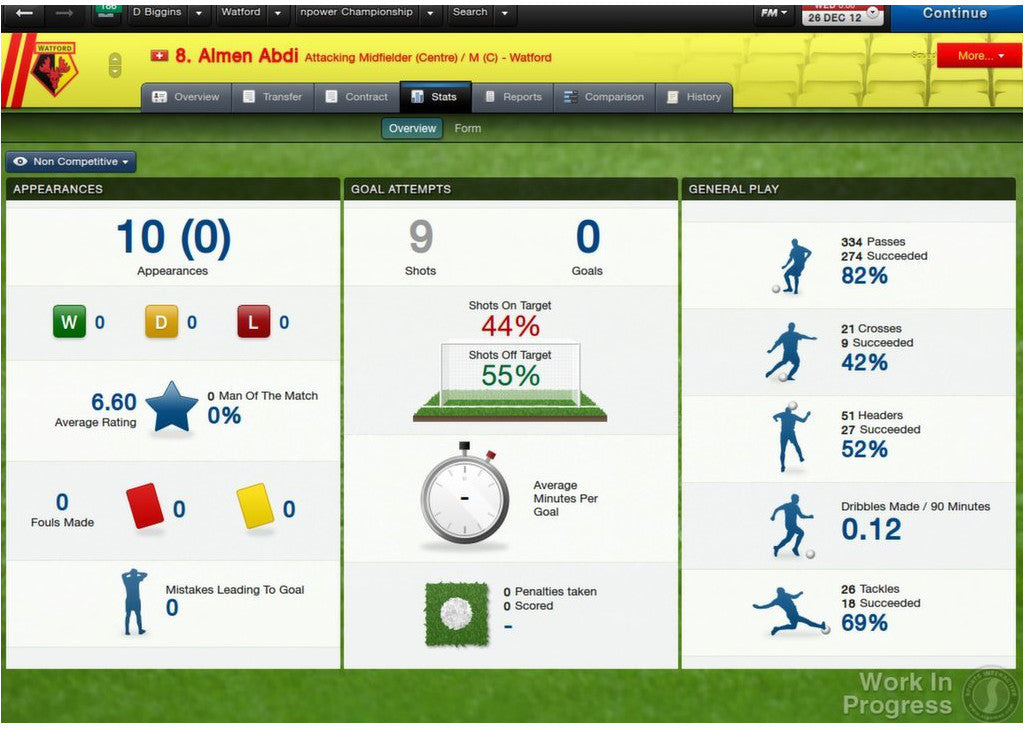
Task: View the History tab
Action: click(x=694, y=97)
